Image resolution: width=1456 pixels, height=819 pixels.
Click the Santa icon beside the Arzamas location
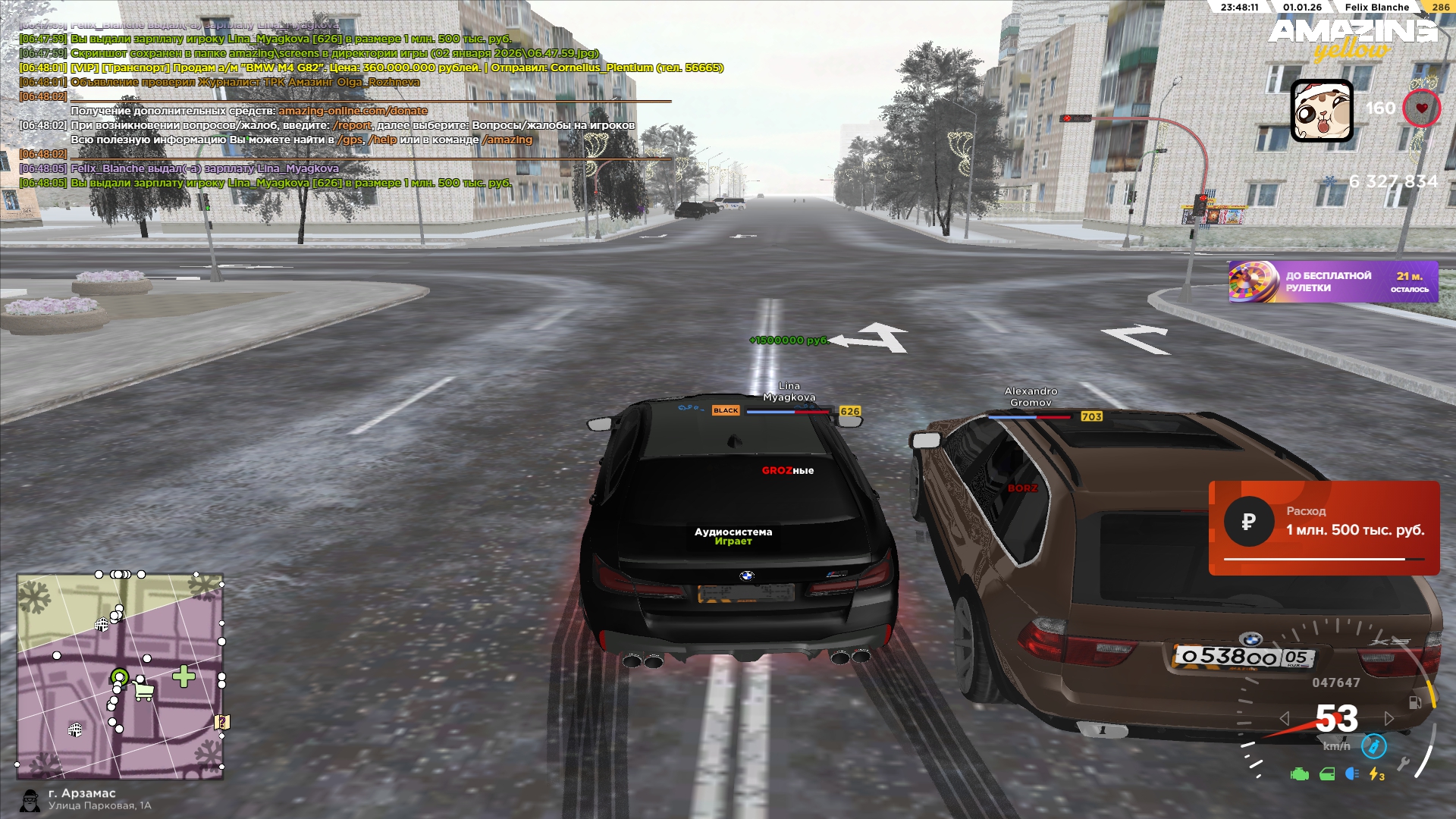(30, 800)
